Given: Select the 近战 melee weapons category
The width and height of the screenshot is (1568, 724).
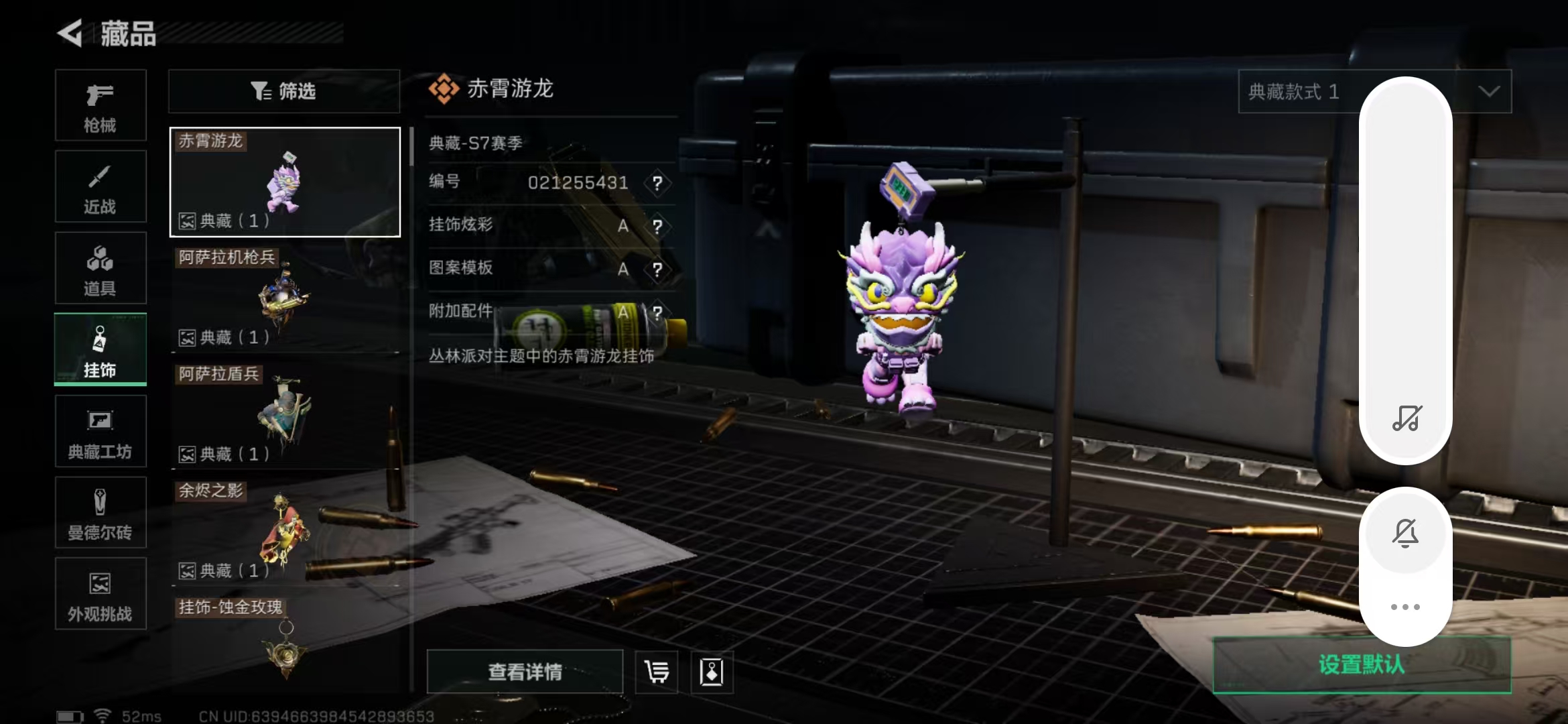Looking at the screenshot, I should click(x=101, y=186).
